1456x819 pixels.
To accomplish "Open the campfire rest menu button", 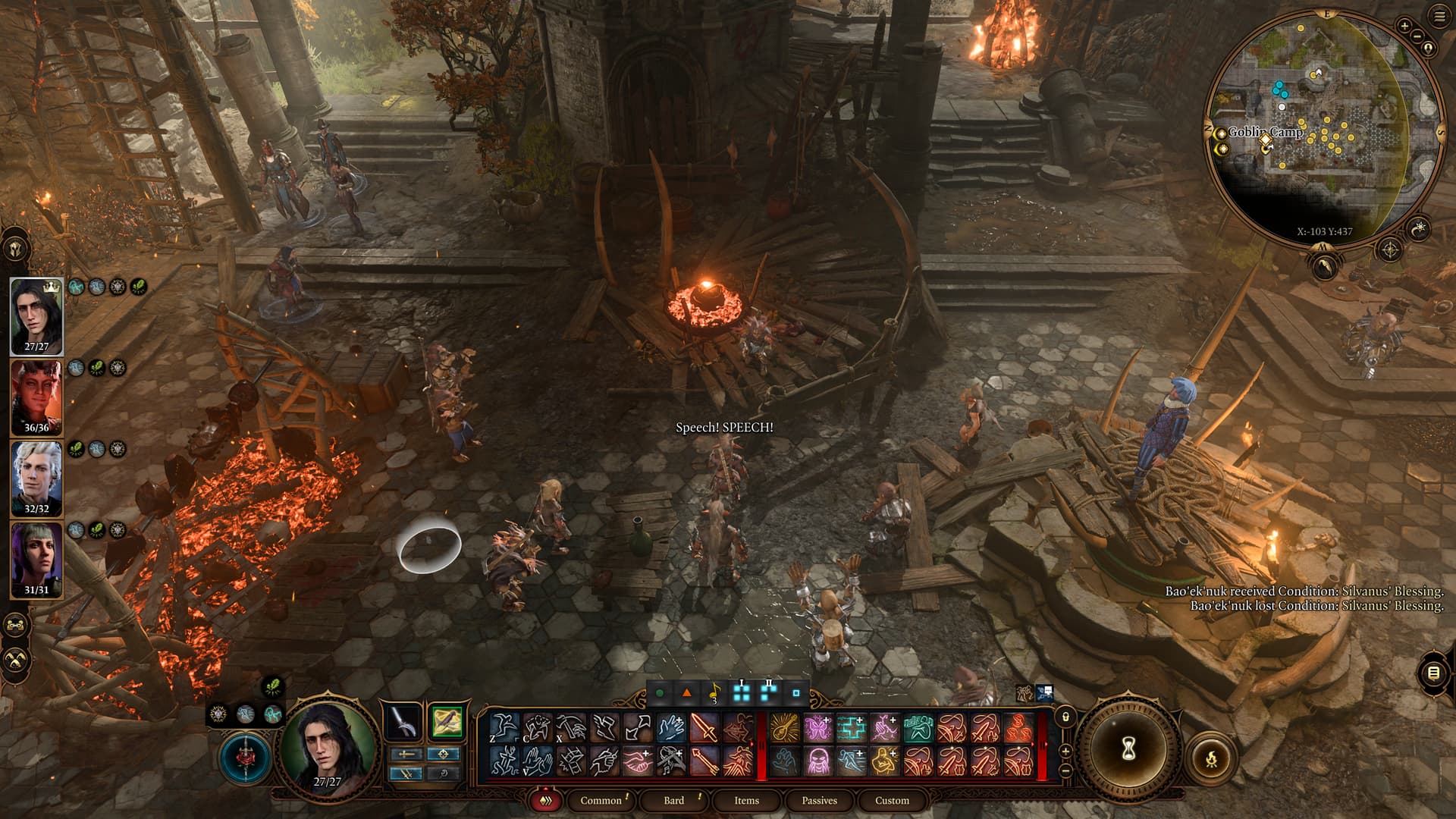I will pos(1211,757).
